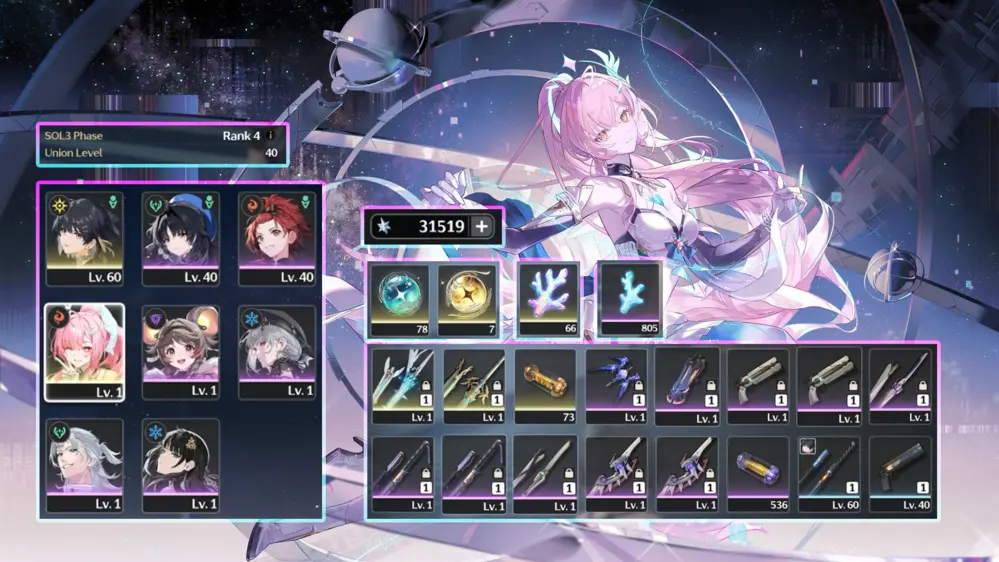This screenshot has height=562, width=999.
Task: Click the plus button beside 31519 currency
Action: pyautogui.click(x=482, y=227)
